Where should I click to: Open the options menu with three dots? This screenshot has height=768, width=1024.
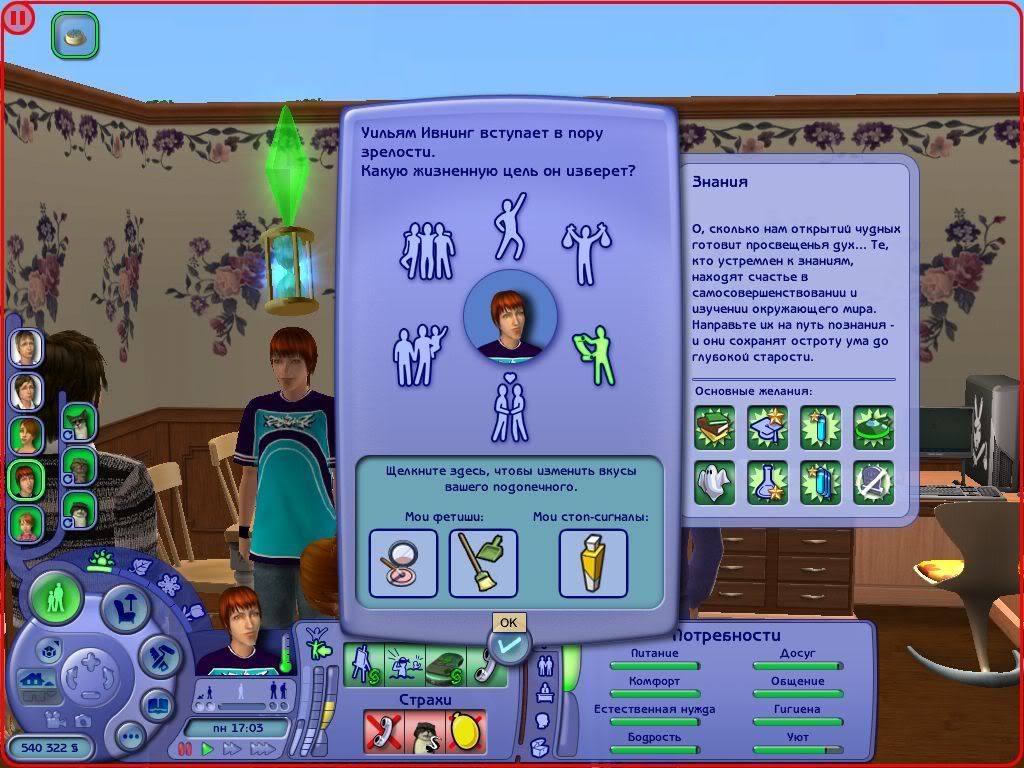pos(130,737)
